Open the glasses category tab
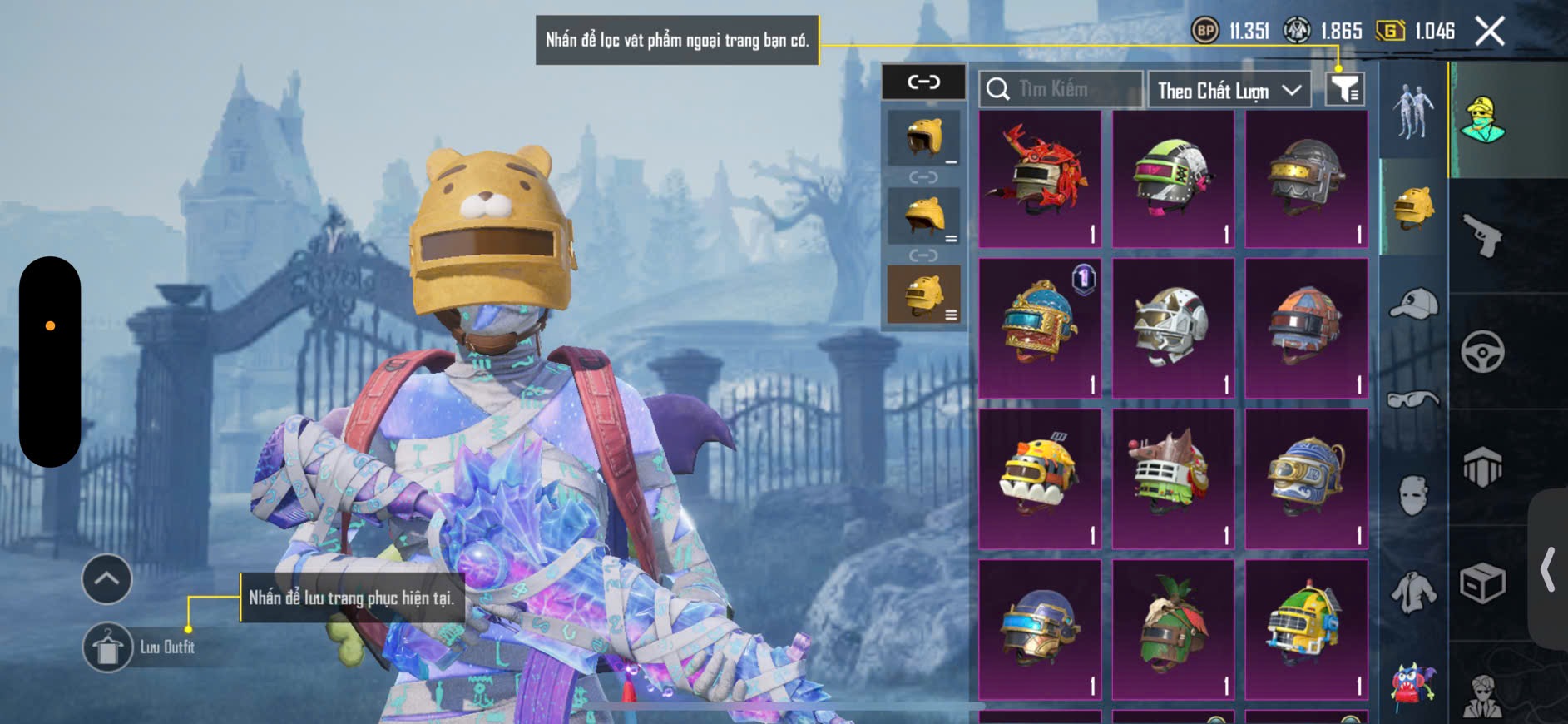This screenshot has height=724, width=1568. (x=1413, y=400)
